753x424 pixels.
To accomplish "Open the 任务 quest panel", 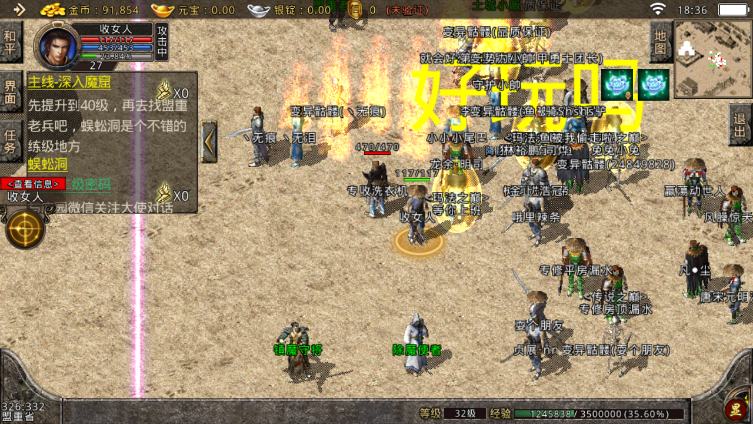I will pos(11,141).
